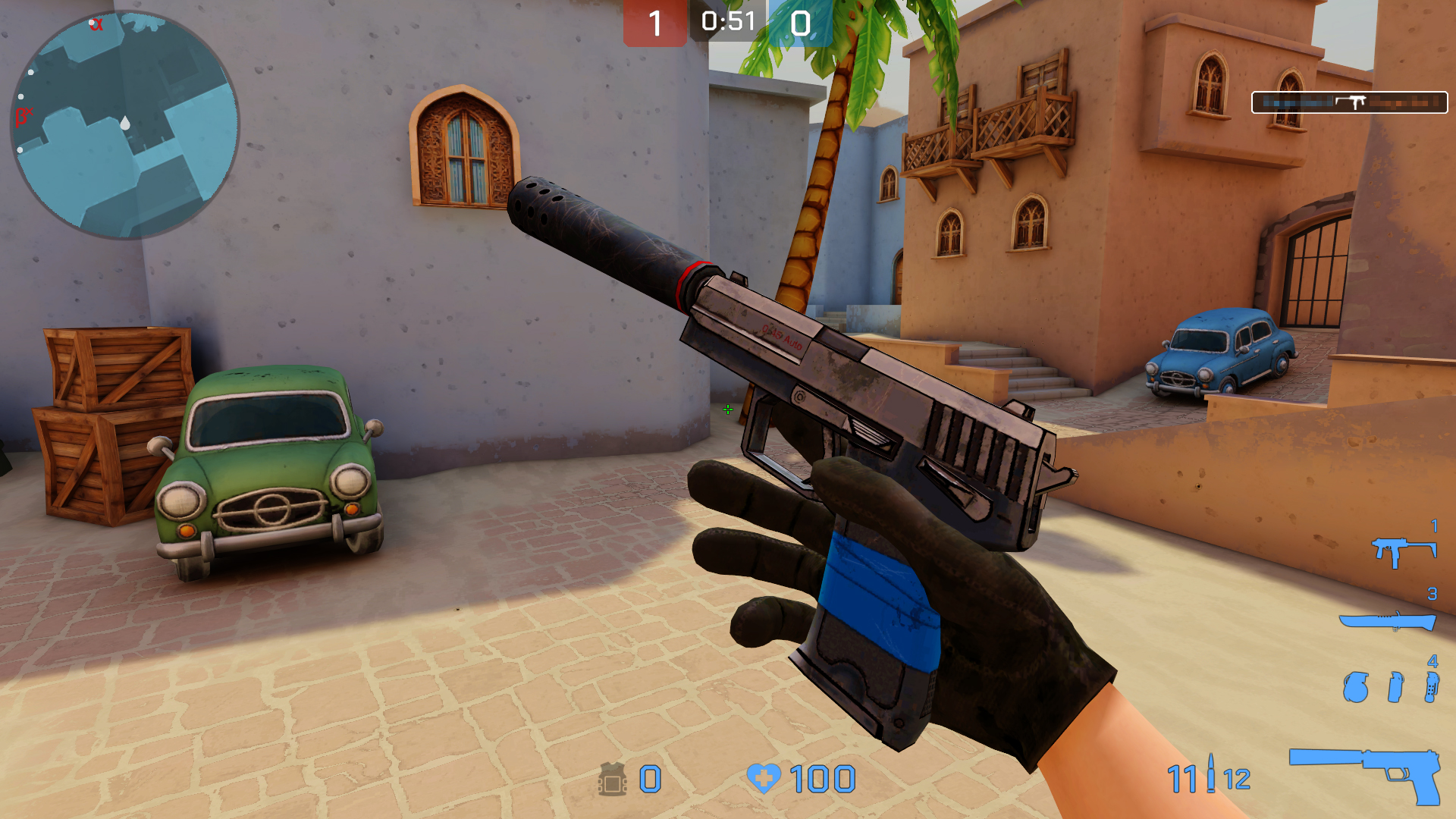Image resolution: width=1456 pixels, height=819 pixels.
Task: Click the health heart icon at the bottom
Action: (766, 778)
